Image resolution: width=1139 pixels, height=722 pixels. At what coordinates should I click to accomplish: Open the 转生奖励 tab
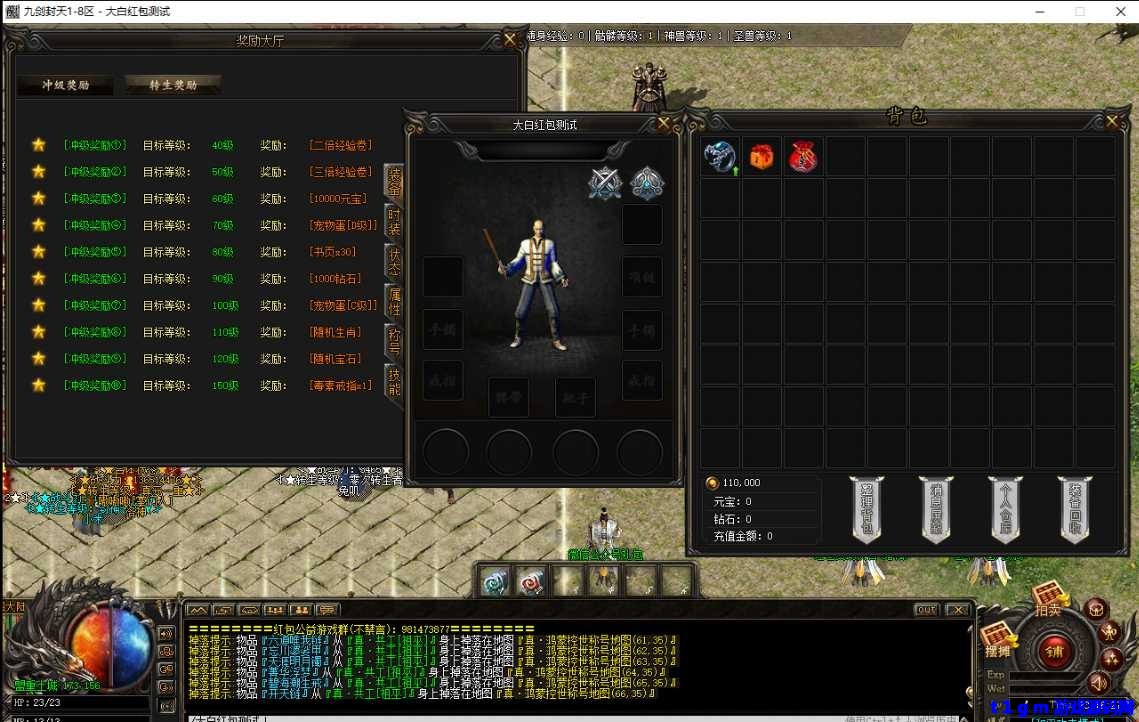pos(173,85)
